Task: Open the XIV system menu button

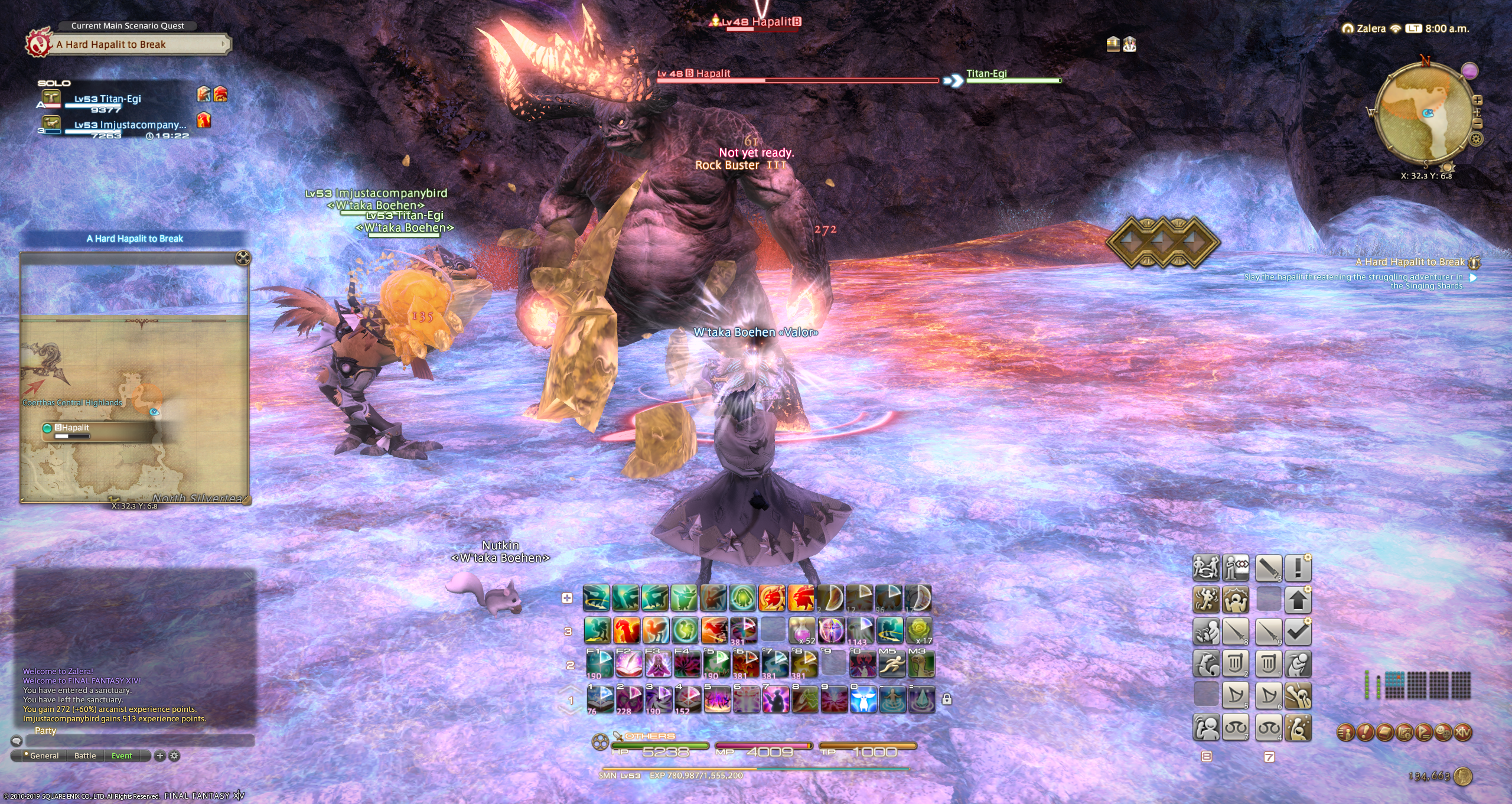Action: pos(1463,733)
